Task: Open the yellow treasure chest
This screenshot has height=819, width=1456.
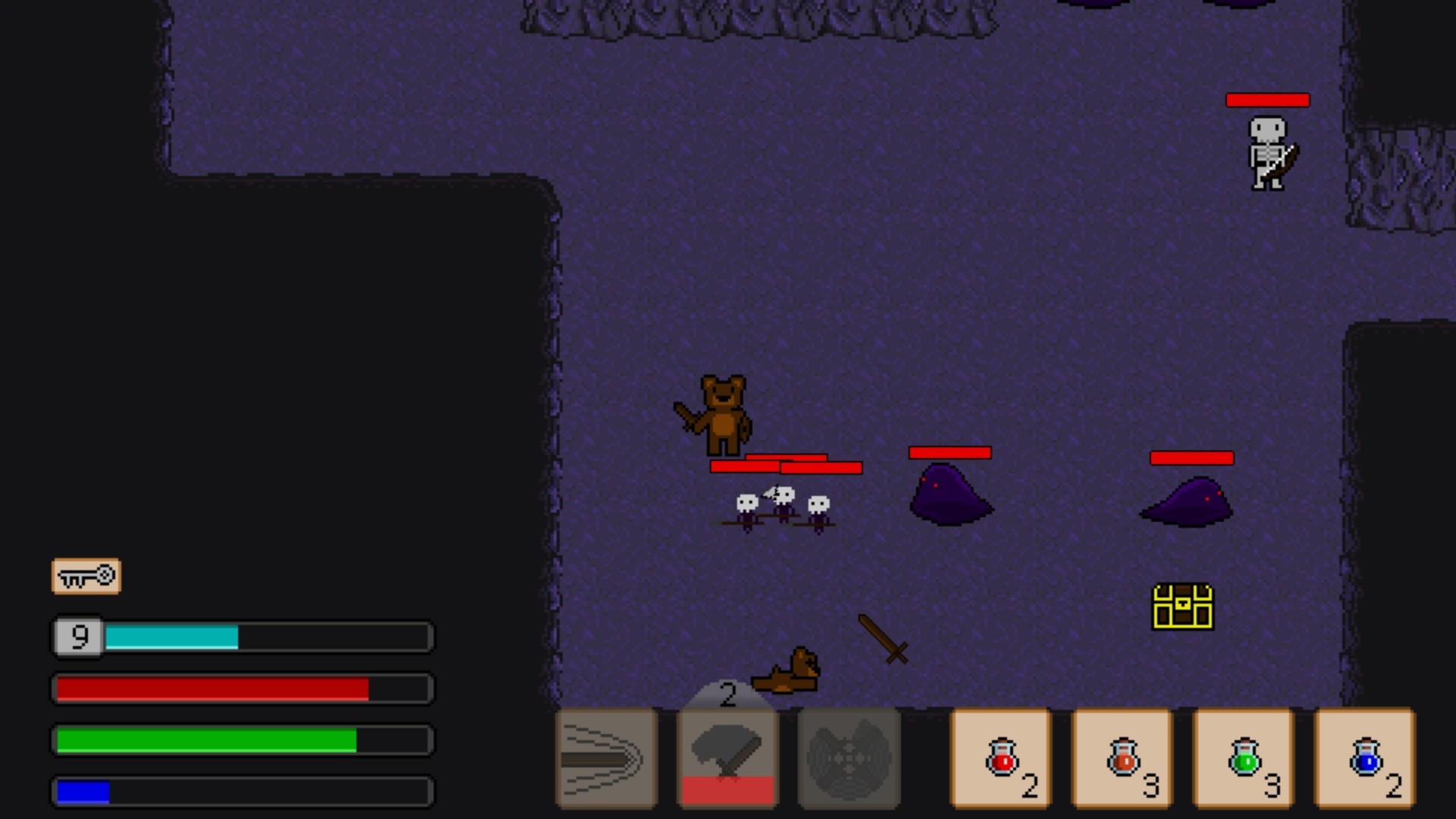Action: (x=1185, y=607)
